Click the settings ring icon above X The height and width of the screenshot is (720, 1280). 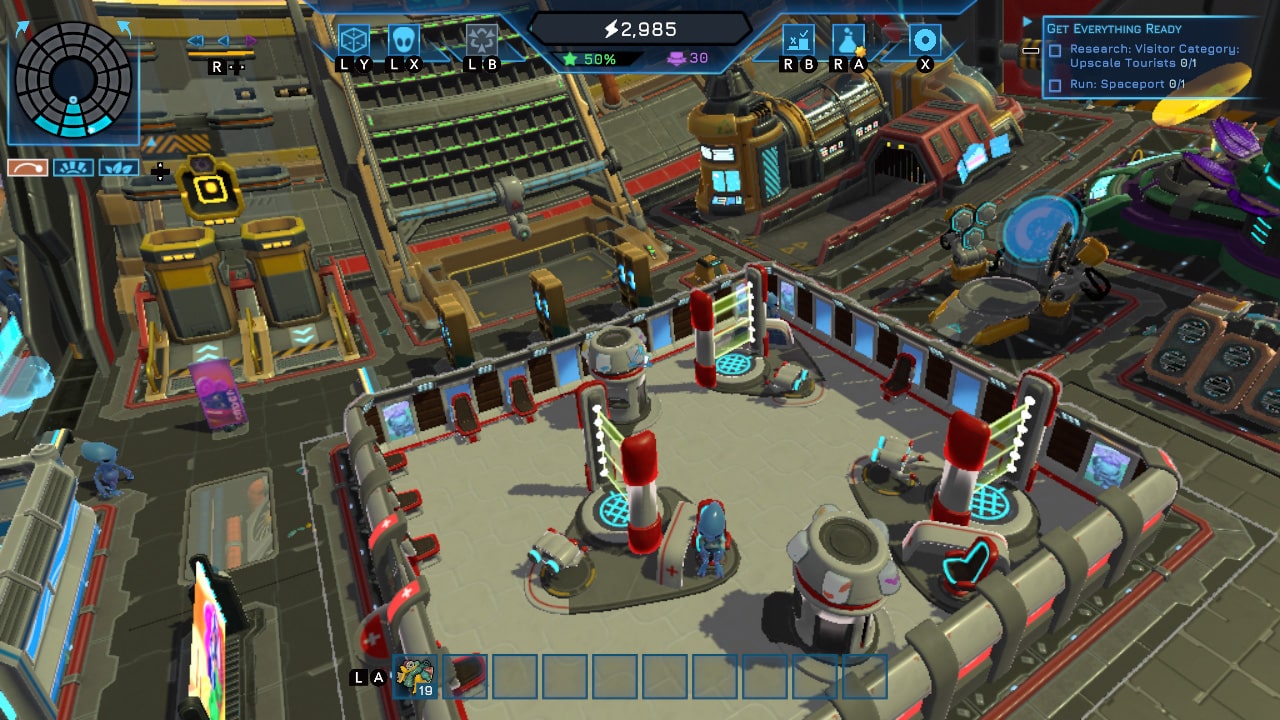tap(925, 40)
